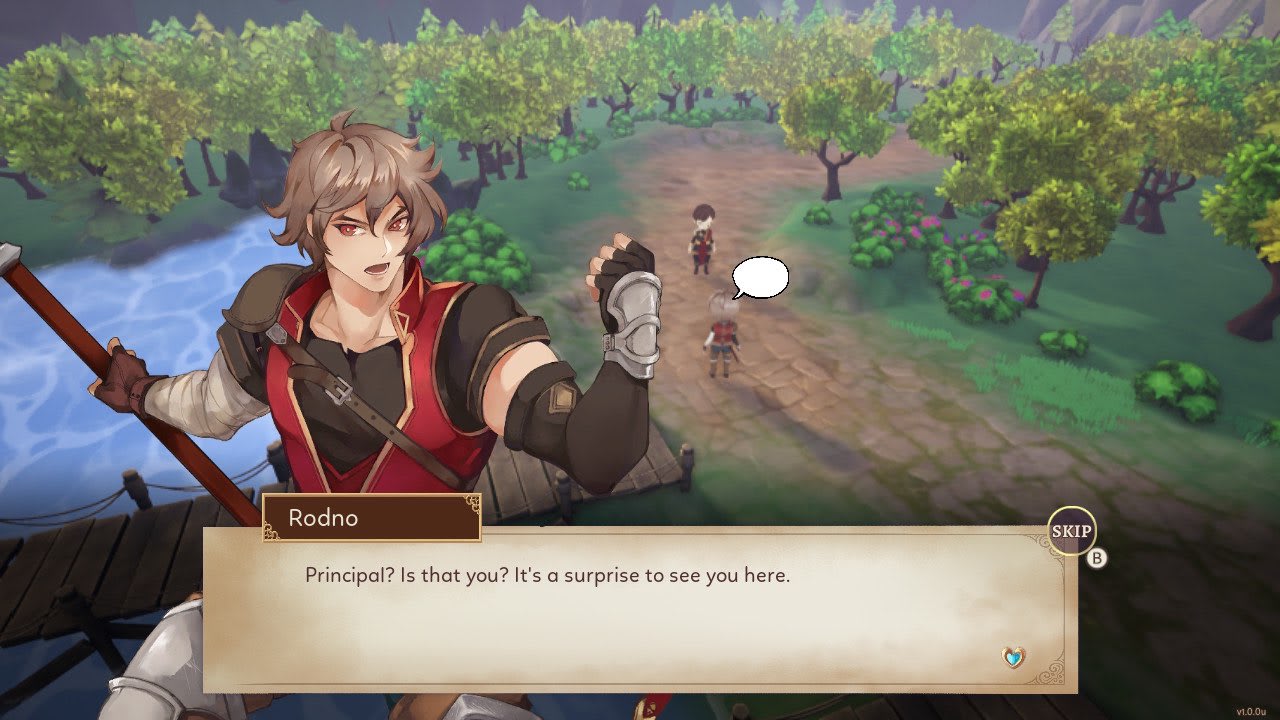
Task: Toggle dialogue auto-advance via the heart indicator
Action: [1013, 659]
